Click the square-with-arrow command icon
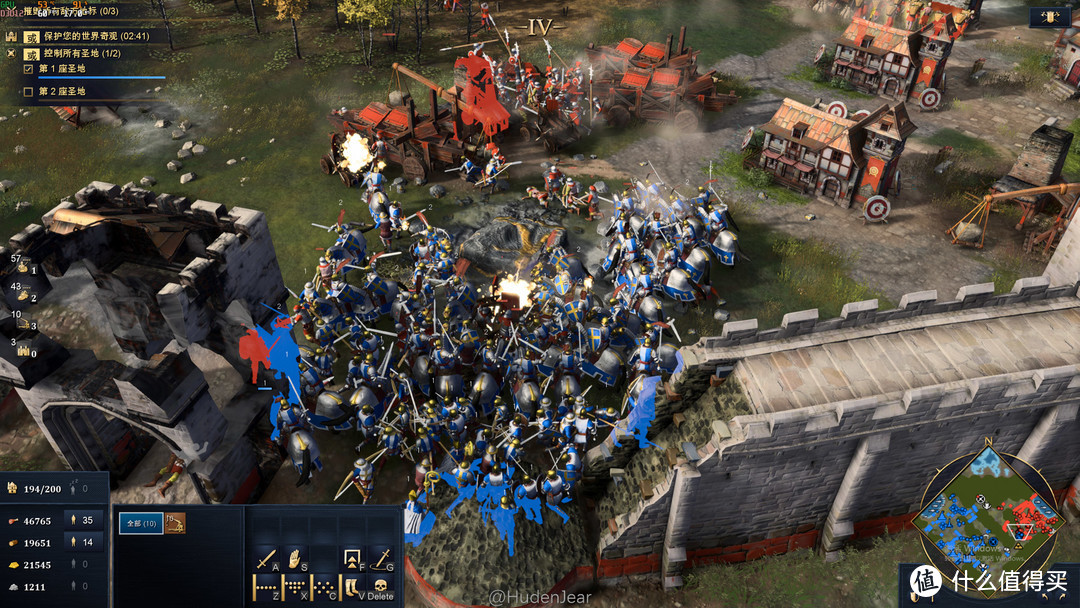 click(353, 558)
